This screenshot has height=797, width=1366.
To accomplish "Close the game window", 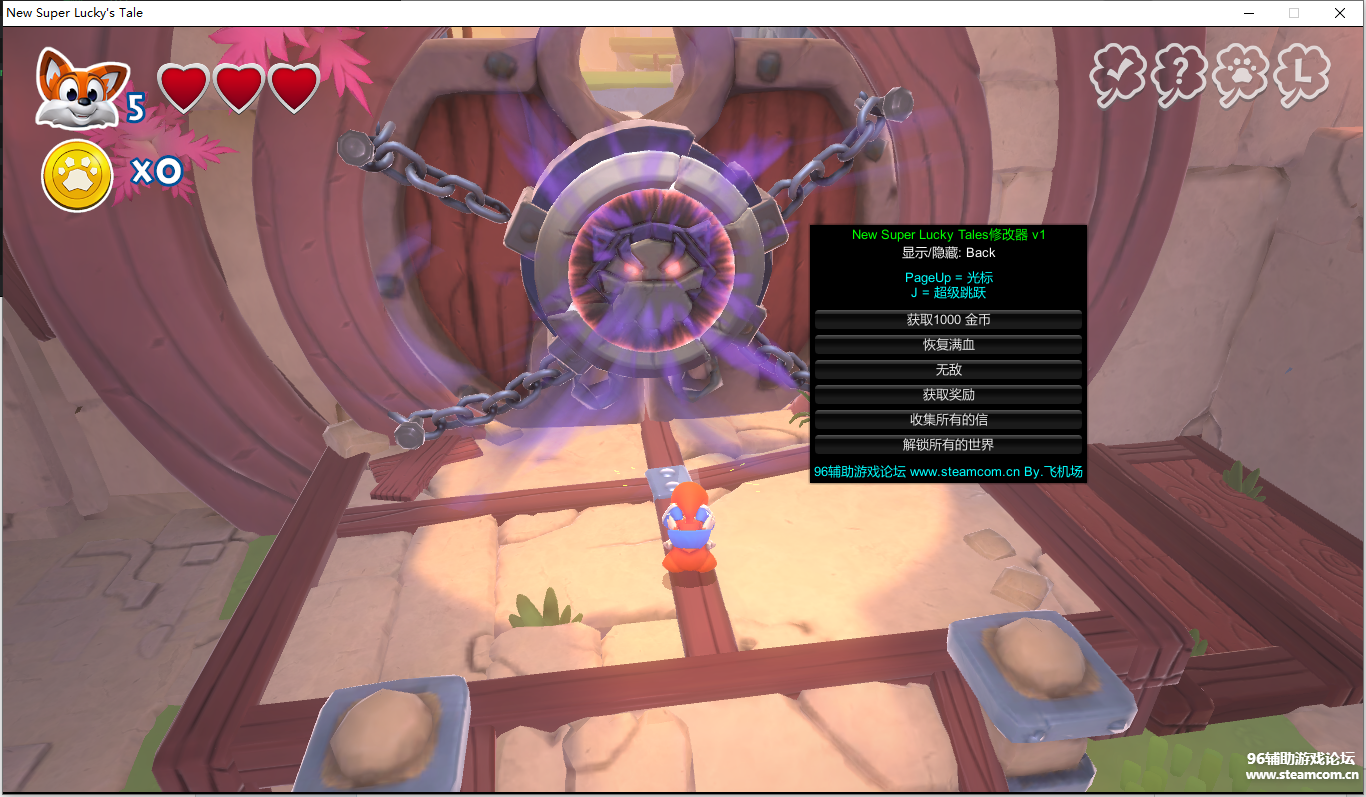I will [1339, 13].
